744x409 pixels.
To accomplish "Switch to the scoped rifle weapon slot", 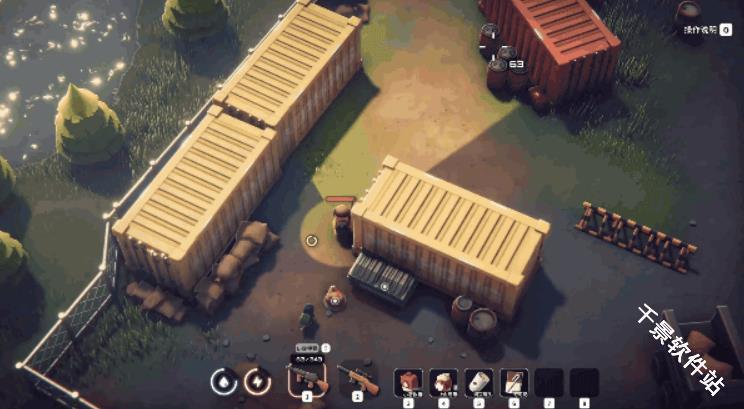I will (357, 379).
